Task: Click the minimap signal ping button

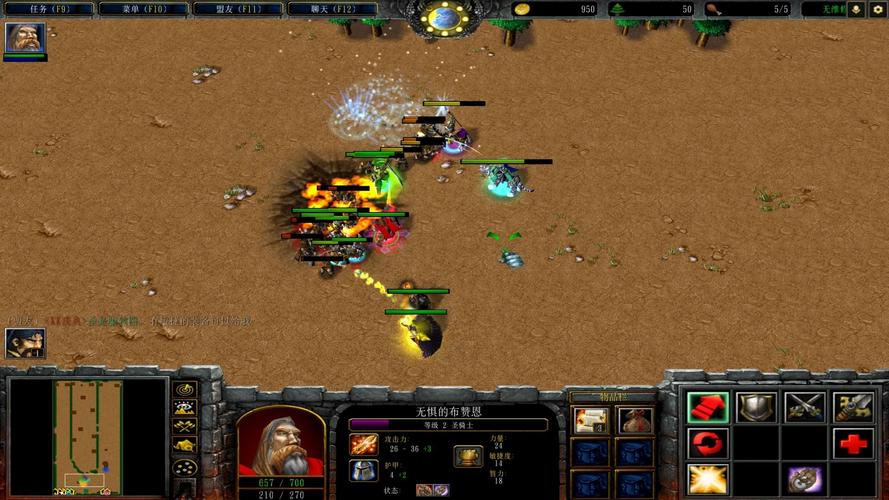Action: [184, 389]
